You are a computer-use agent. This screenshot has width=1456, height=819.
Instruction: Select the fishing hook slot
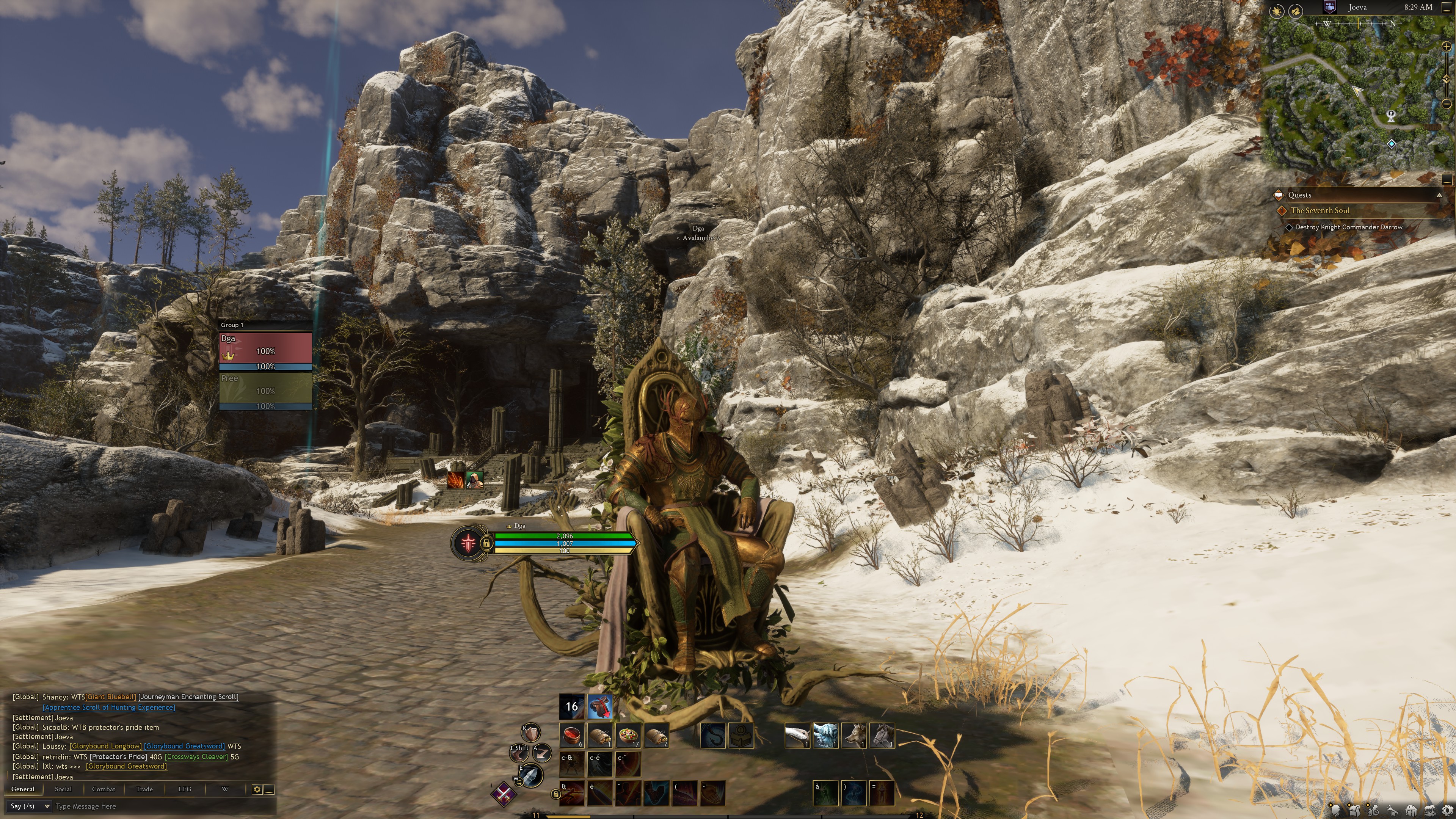pyautogui.click(x=712, y=735)
